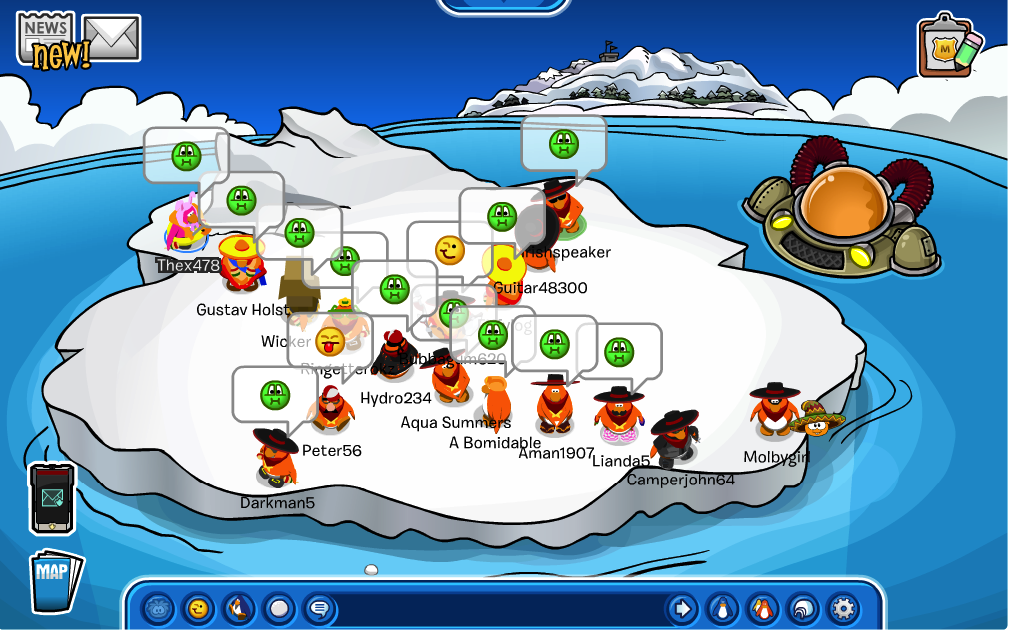The height and width of the screenshot is (631, 1009).
Task: Open your penguin player card
Action: 720,607
